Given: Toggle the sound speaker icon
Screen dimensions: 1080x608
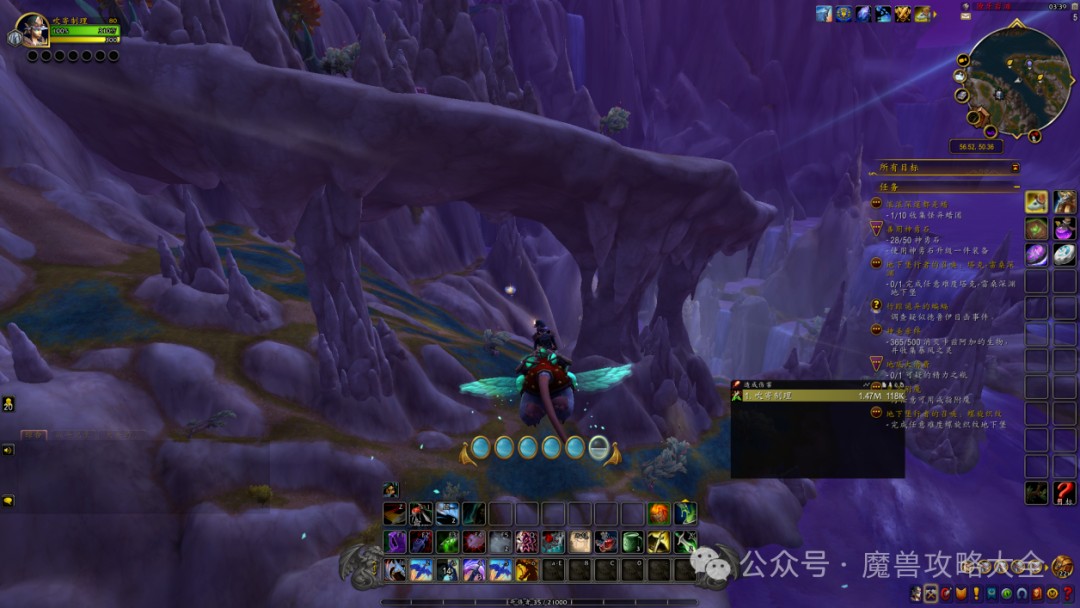Looking at the screenshot, I should 8,450.
